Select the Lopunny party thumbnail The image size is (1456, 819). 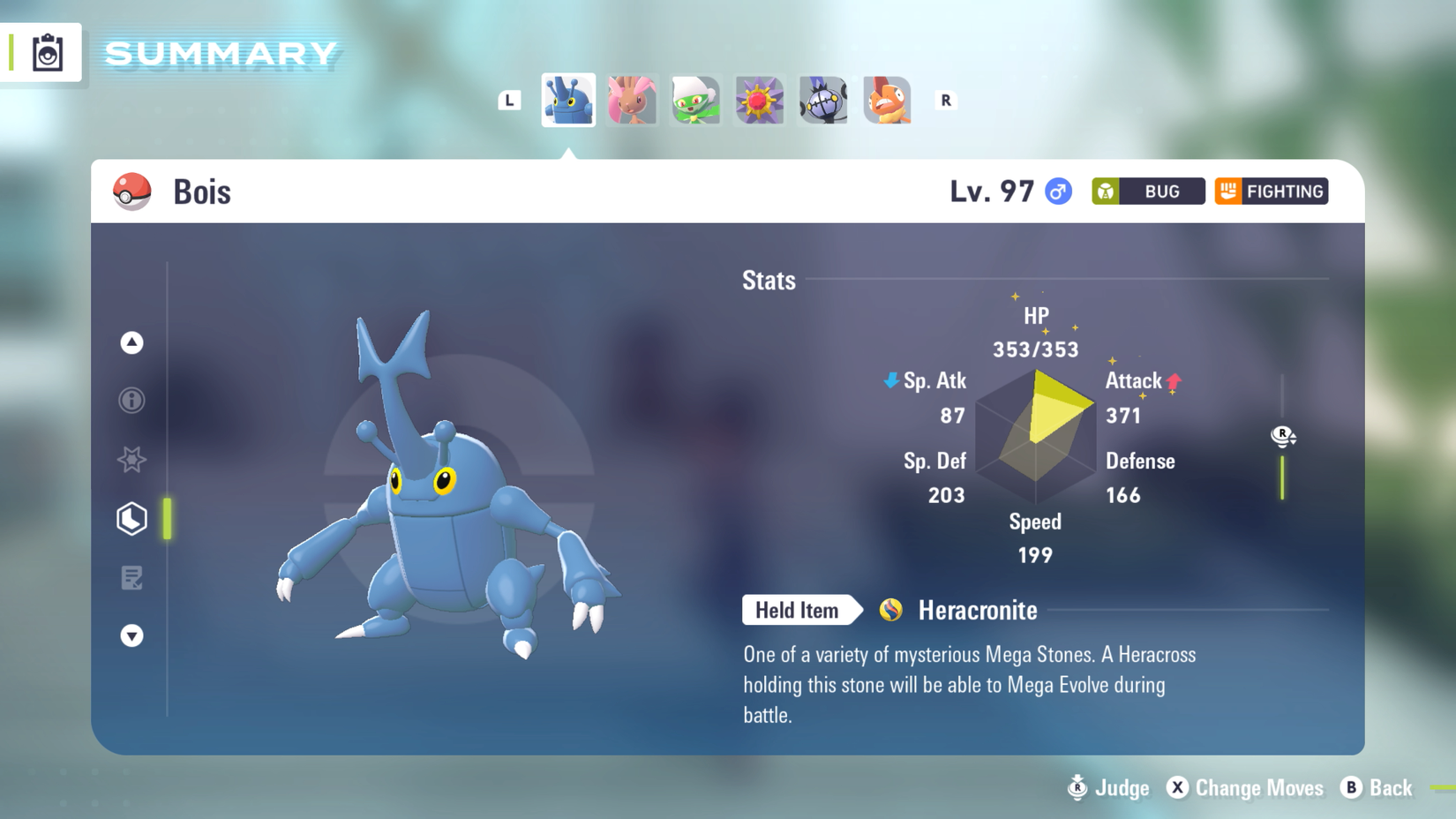[632, 101]
